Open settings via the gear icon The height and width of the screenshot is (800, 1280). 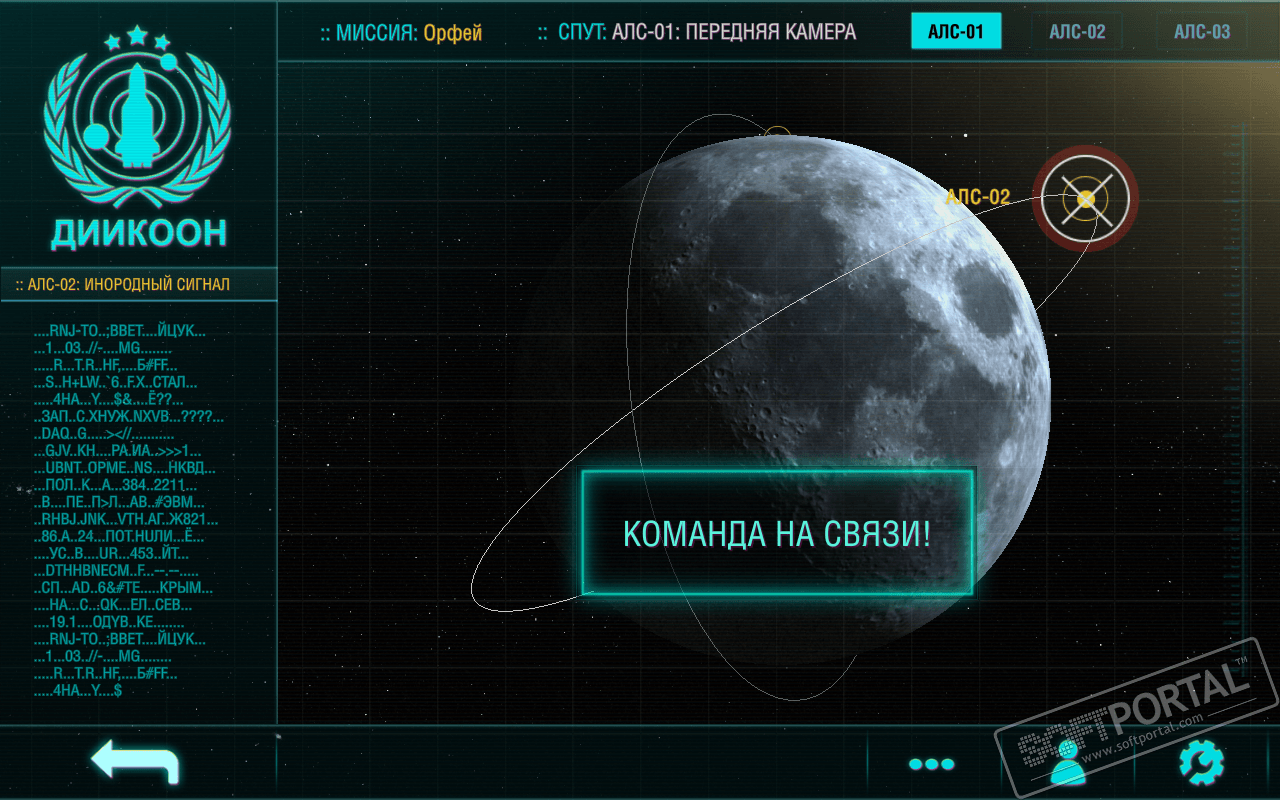click(1201, 763)
